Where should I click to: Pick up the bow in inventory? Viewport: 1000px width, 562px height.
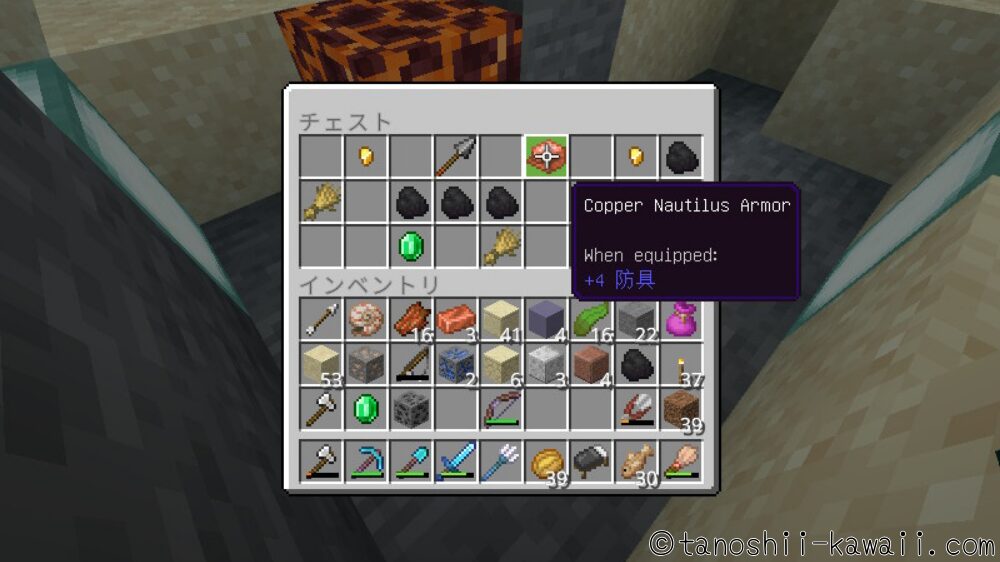click(x=500, y=408)
